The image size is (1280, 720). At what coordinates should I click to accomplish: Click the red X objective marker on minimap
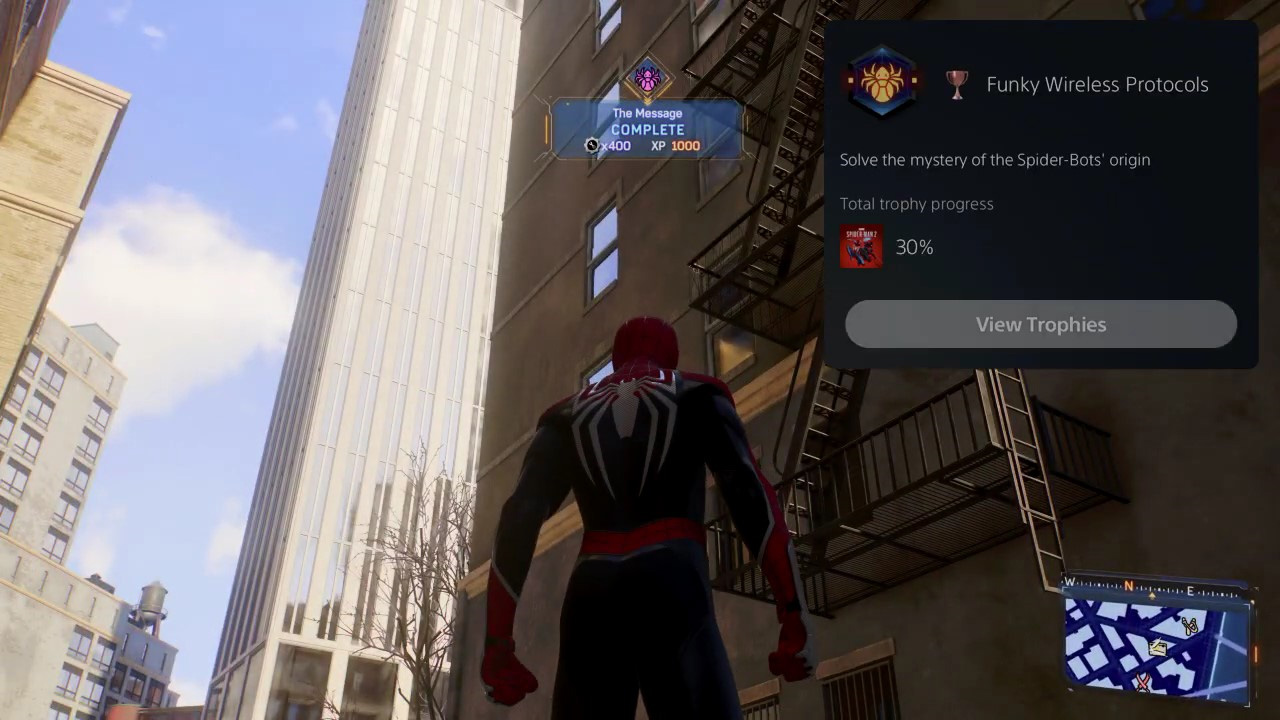(x=1143, y=680)
